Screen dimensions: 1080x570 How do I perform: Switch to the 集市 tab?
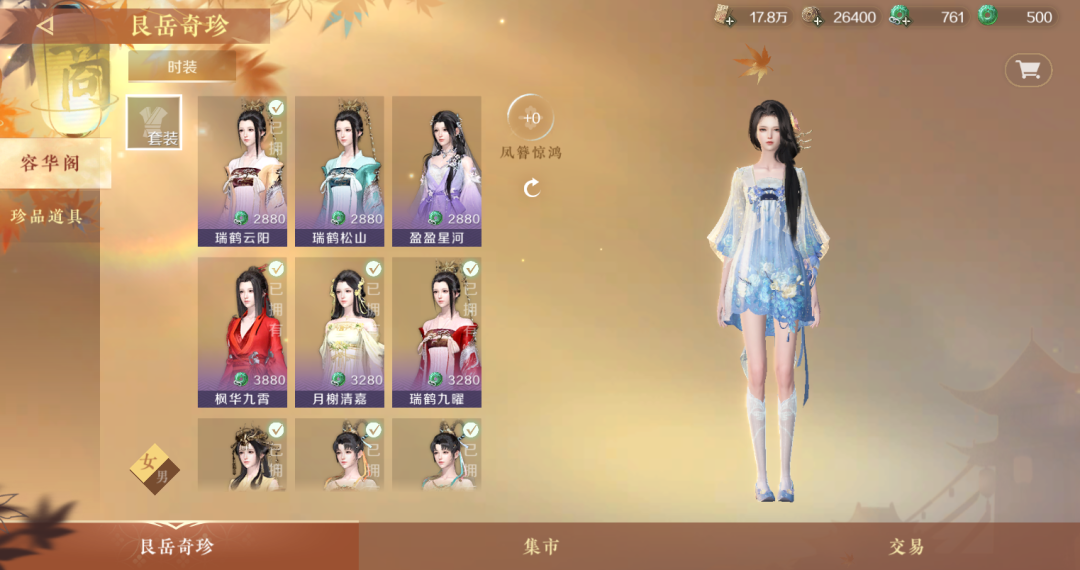pos(541,546)
